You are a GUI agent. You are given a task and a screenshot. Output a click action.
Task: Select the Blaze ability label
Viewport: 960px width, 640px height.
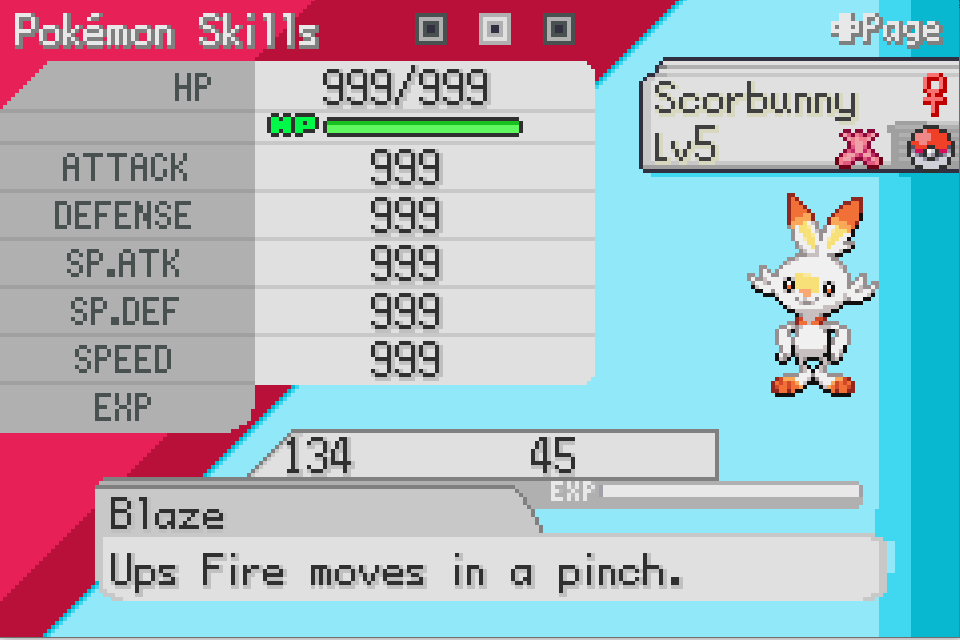168,516
